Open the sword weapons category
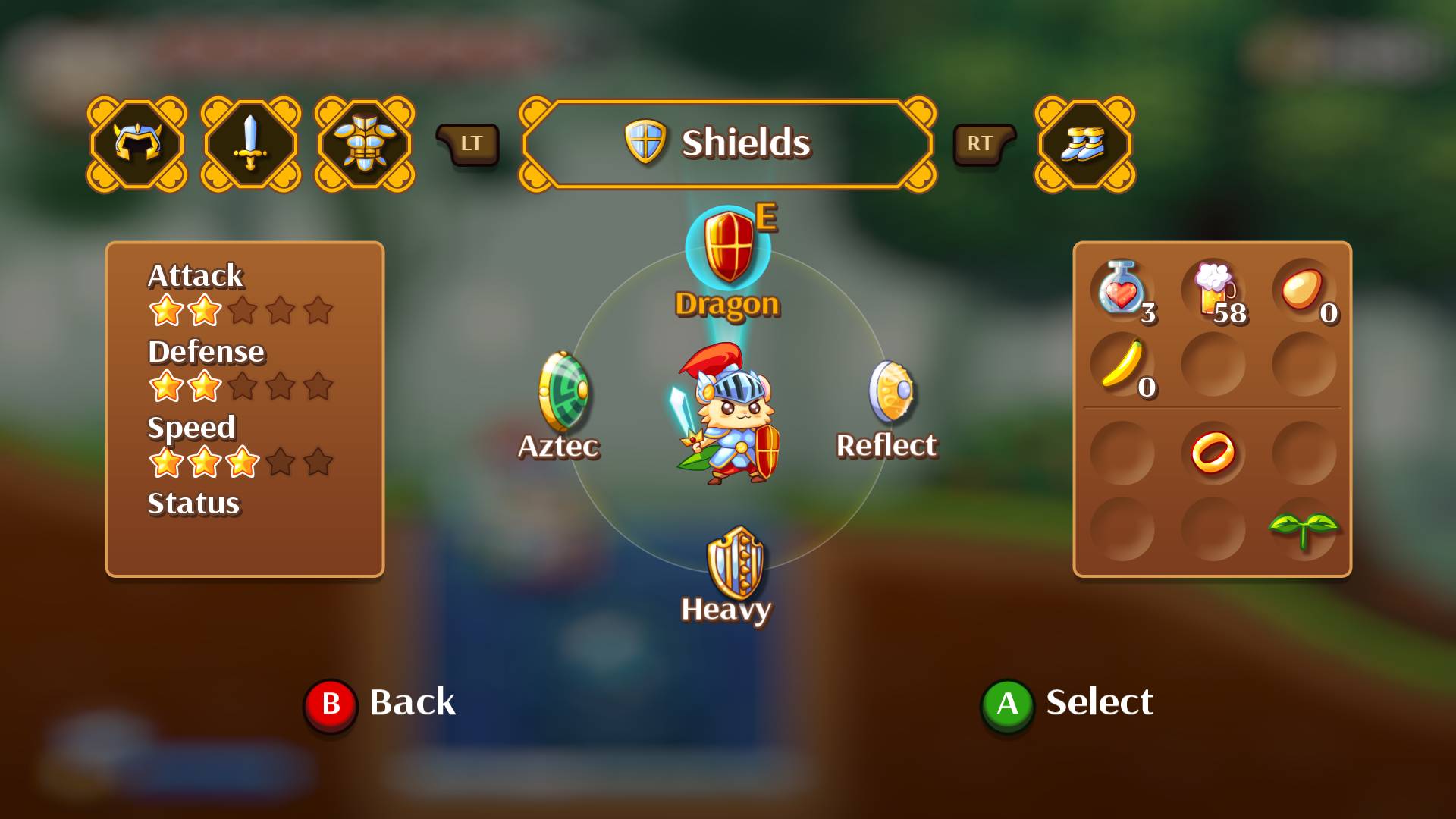Viewport: 1456px width, 819px height. [251, 143]
